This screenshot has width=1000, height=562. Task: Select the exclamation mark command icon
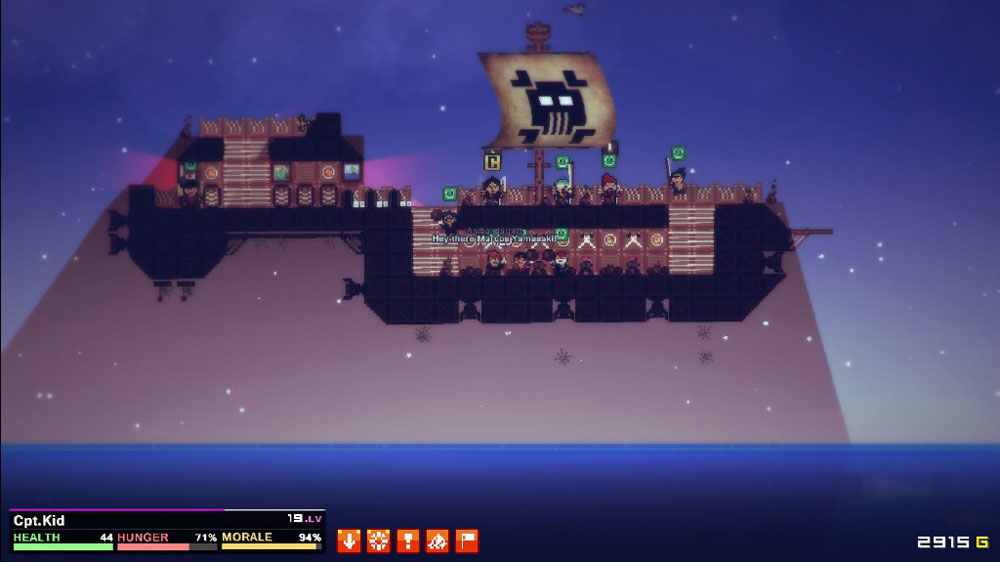(x=408, y=541)
